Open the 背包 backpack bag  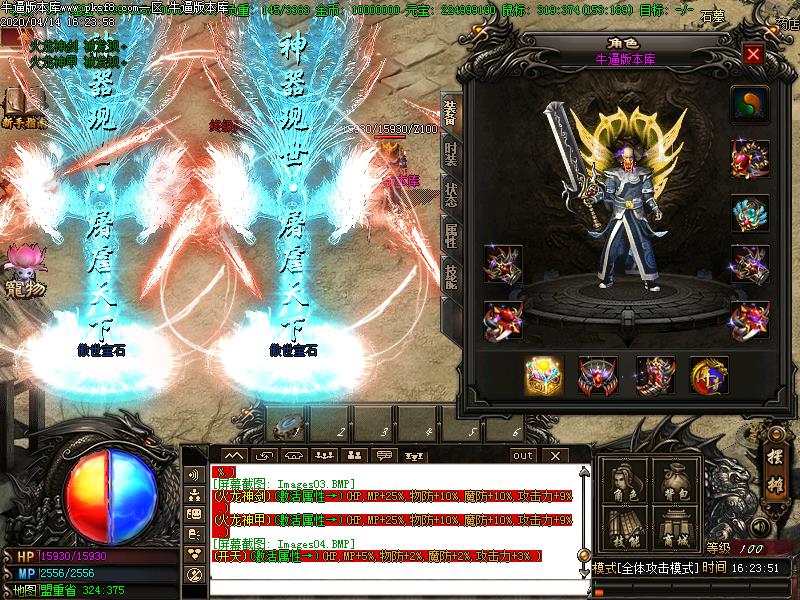676,481
